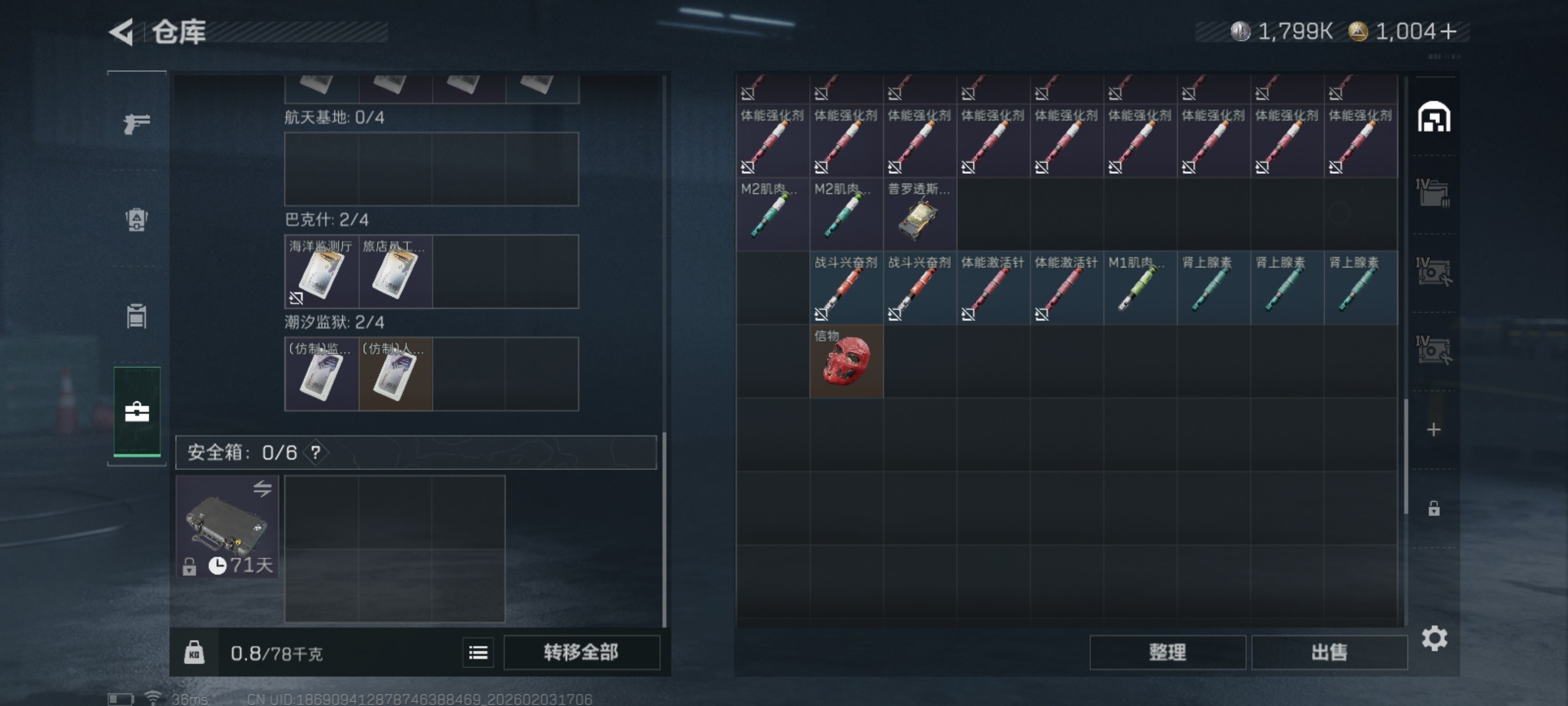Select the 普罗透斯 item slot

click(919, 214)
